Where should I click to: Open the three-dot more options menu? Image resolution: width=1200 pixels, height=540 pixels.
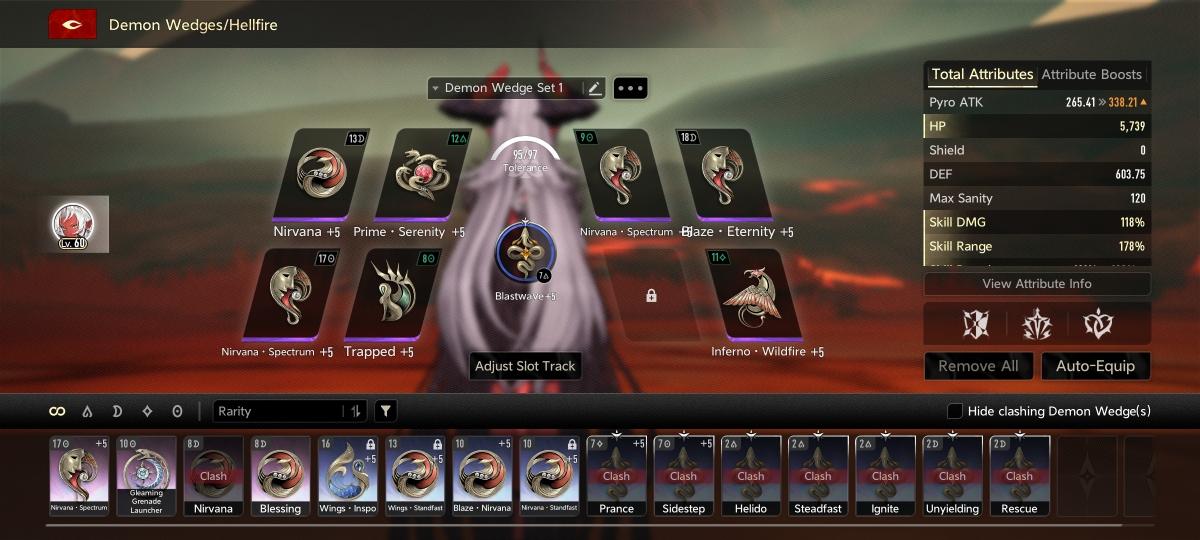click(630, 88)
